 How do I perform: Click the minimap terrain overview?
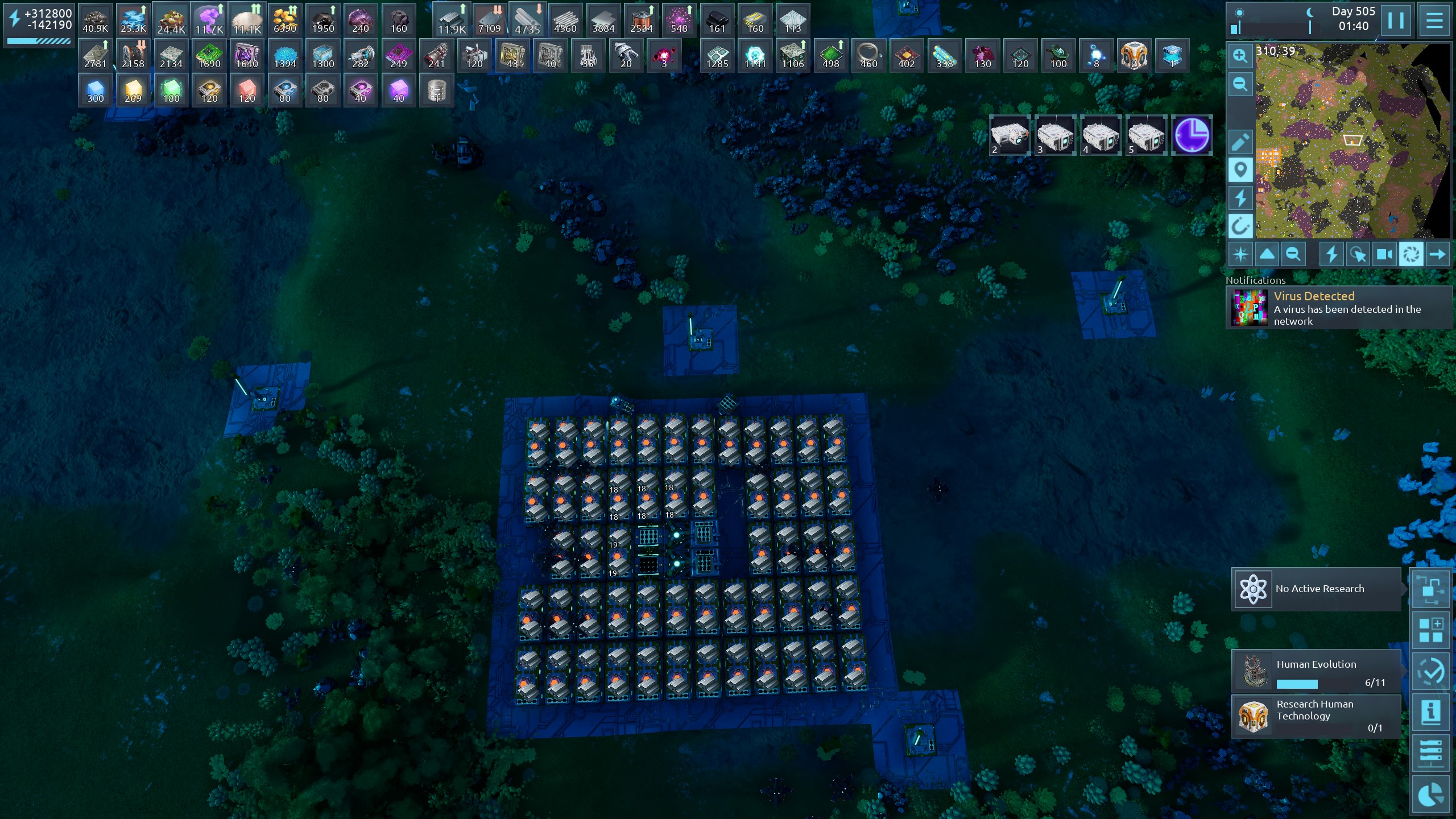(x=1351, y=141)
